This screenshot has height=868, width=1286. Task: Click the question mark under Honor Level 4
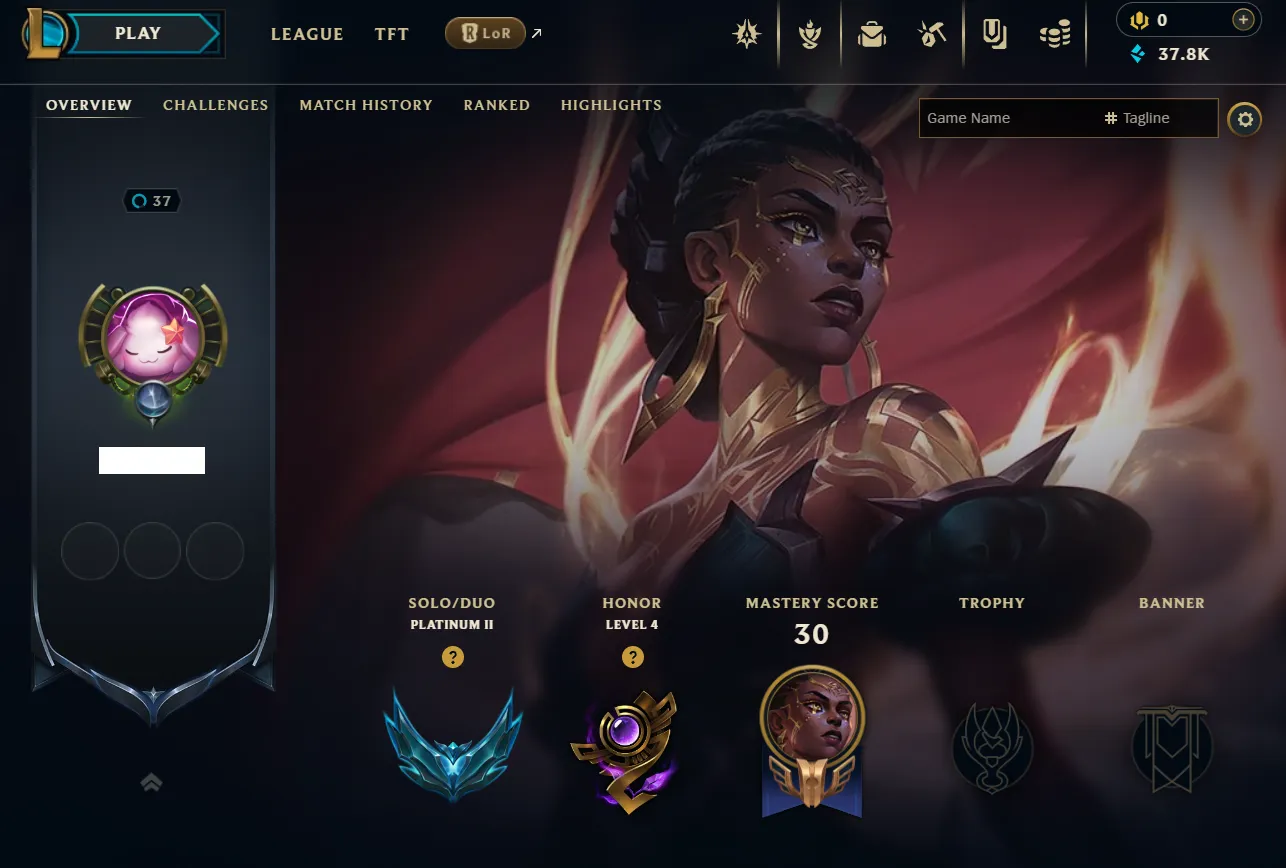coord(632,657)
